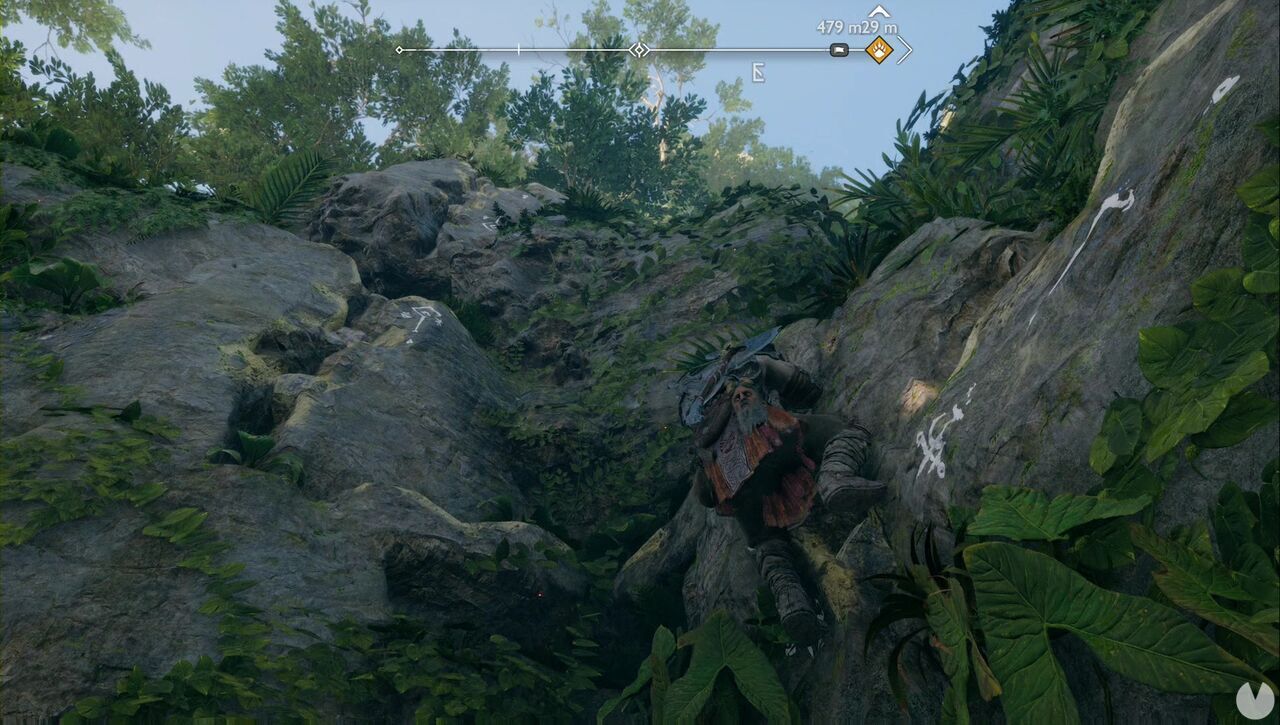Expand the right chevron beside the paw marker
This screenshot has height=725, width=1280.
[x=905, y=50]
